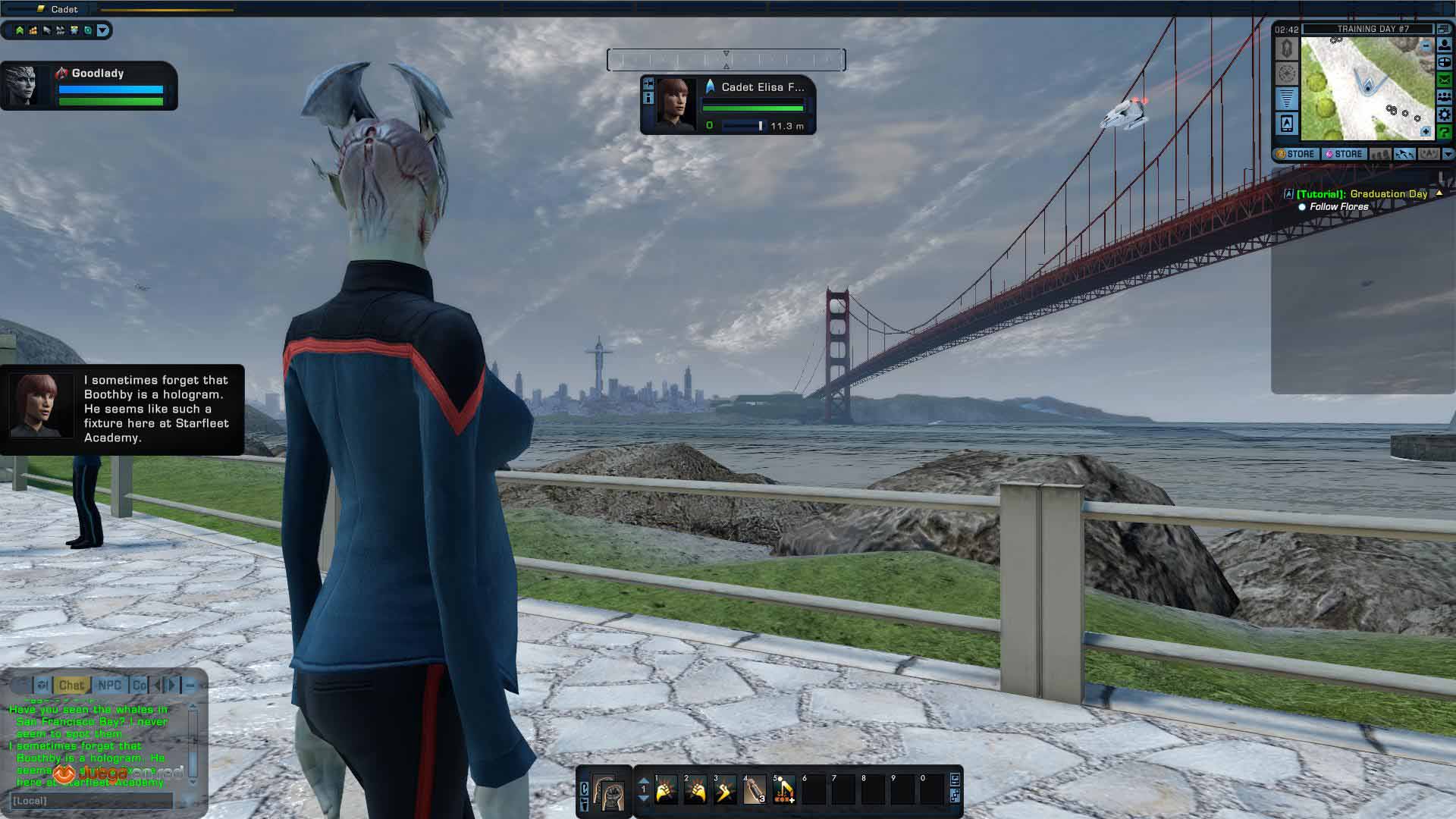Expand the dropdown arrow under the minimap
Image resolution: width=1456 pixels, height=819 pixels.
1448,154
